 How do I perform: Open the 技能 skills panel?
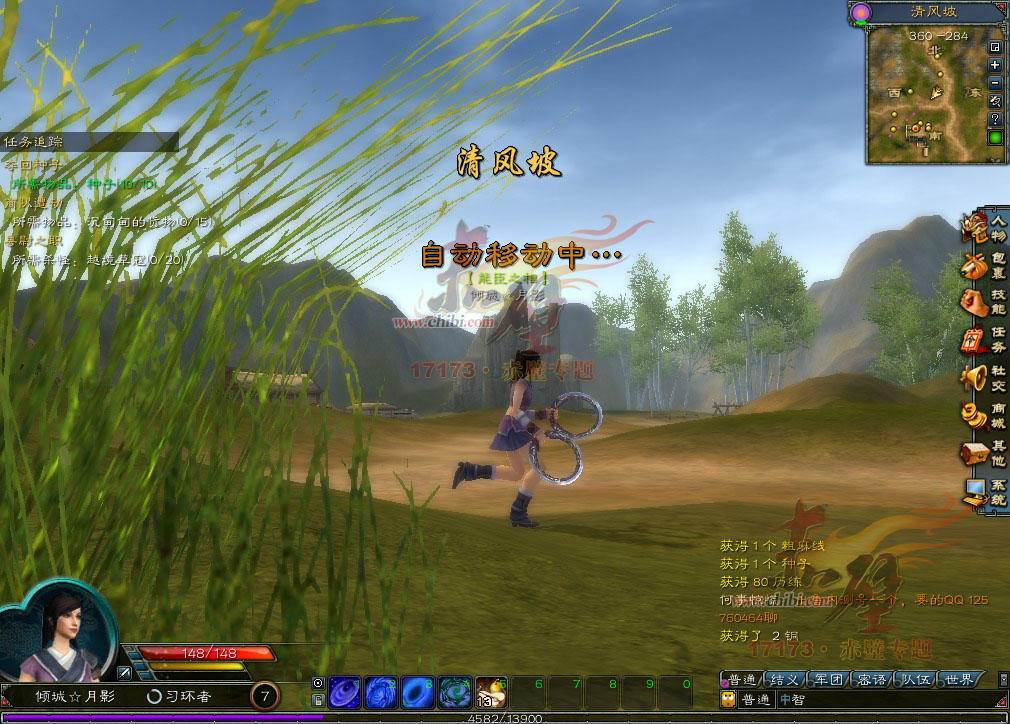pyautogui.click(x=985, y=303)
